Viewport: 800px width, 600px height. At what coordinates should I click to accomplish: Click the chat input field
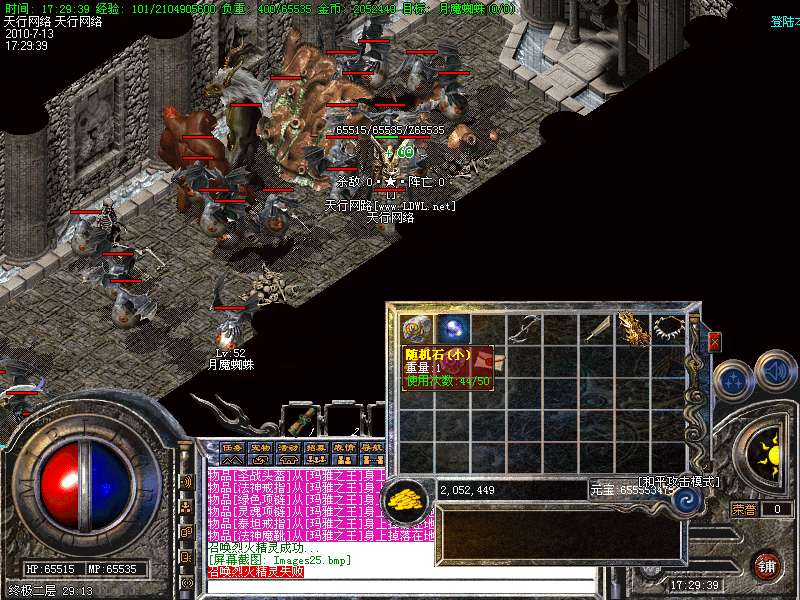click(x=300, y=586)
